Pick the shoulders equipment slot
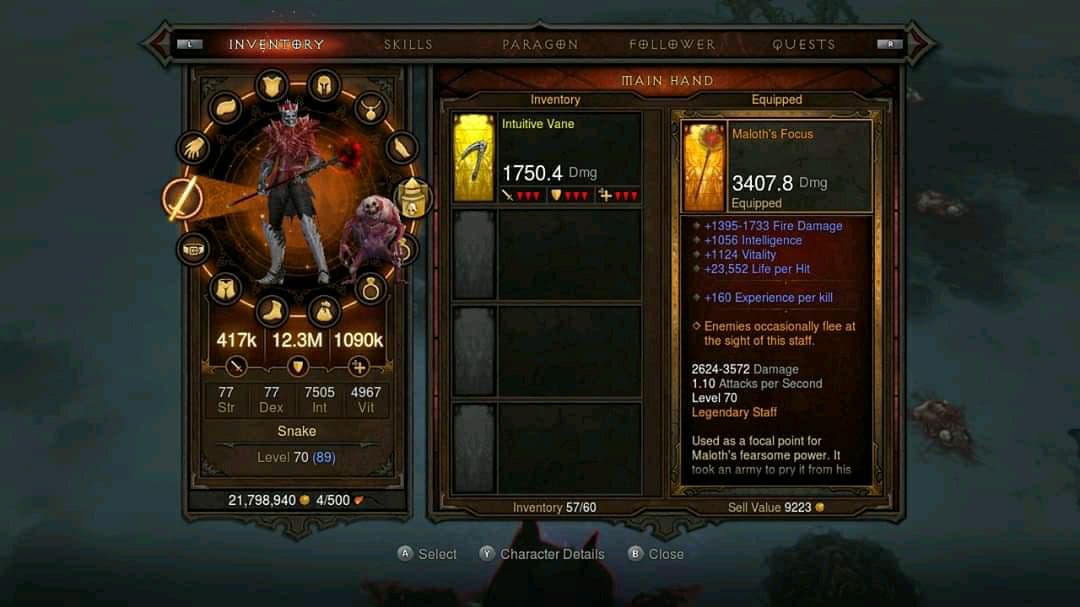This screenshot has height=607, width=1080. 226,108
